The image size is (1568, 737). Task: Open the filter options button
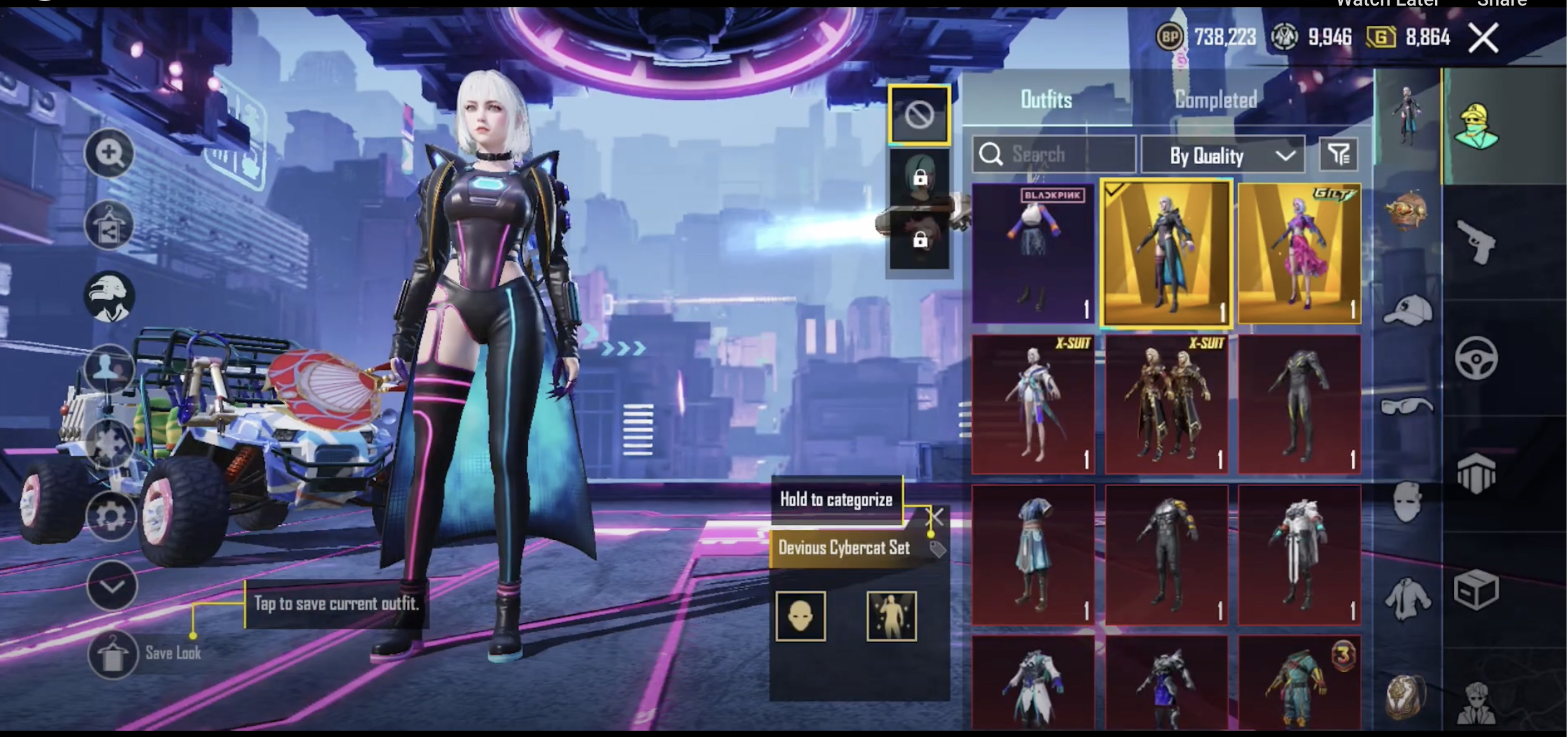[x=1339, y=155]
